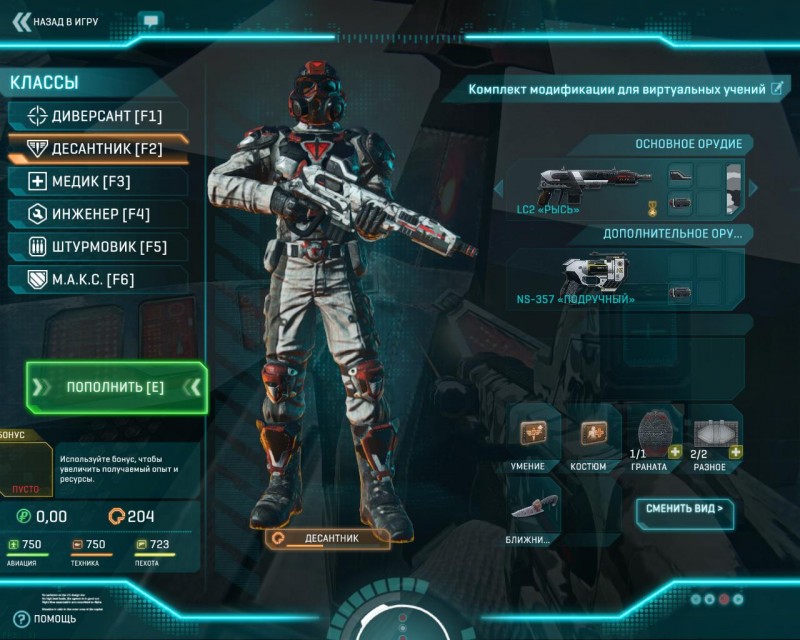Image resolution: width=800 pixels, height=640 pixels.
Task: Edit the loadout name with pencil icon
Action: [776, 89]
